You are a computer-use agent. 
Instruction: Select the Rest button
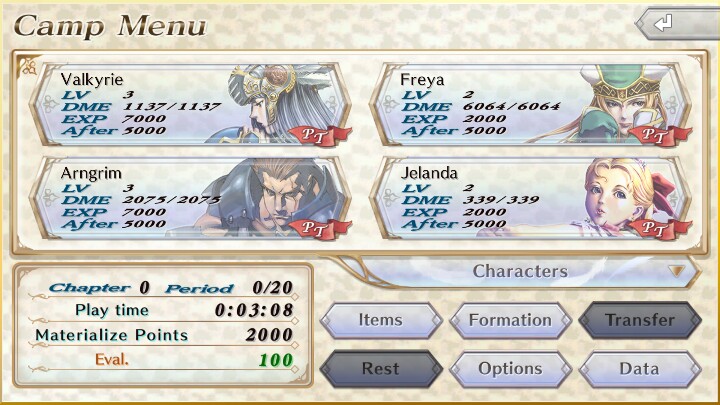point(380,369)
